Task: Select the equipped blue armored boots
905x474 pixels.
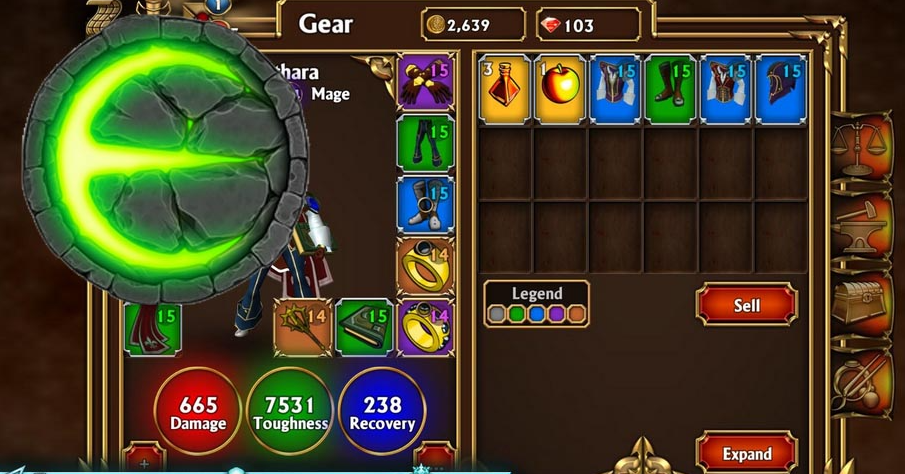Action: pos(425,204)
